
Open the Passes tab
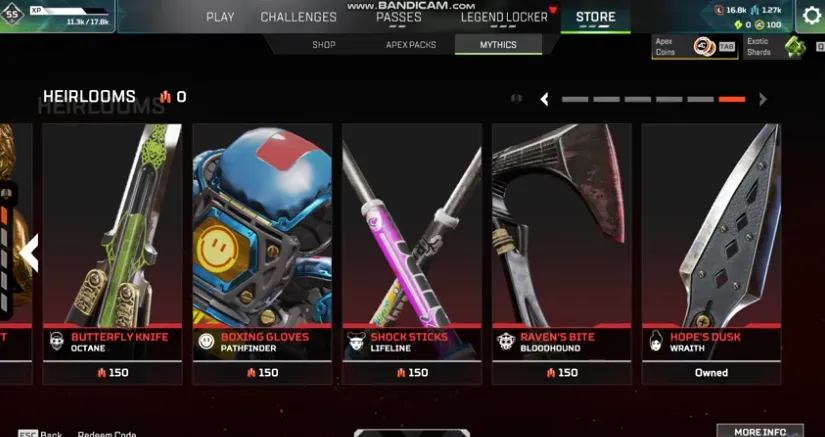398,17
